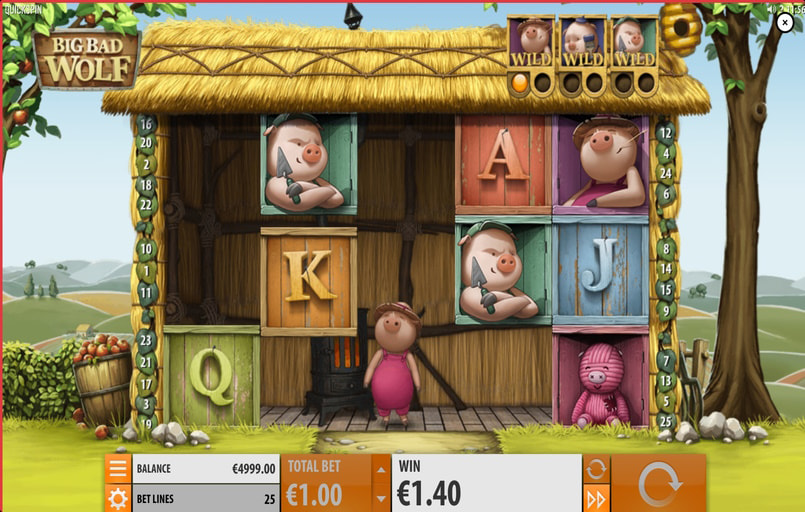Toggle the sound speaker icon
Screen dimensions: 805x512
coord(769,8)
